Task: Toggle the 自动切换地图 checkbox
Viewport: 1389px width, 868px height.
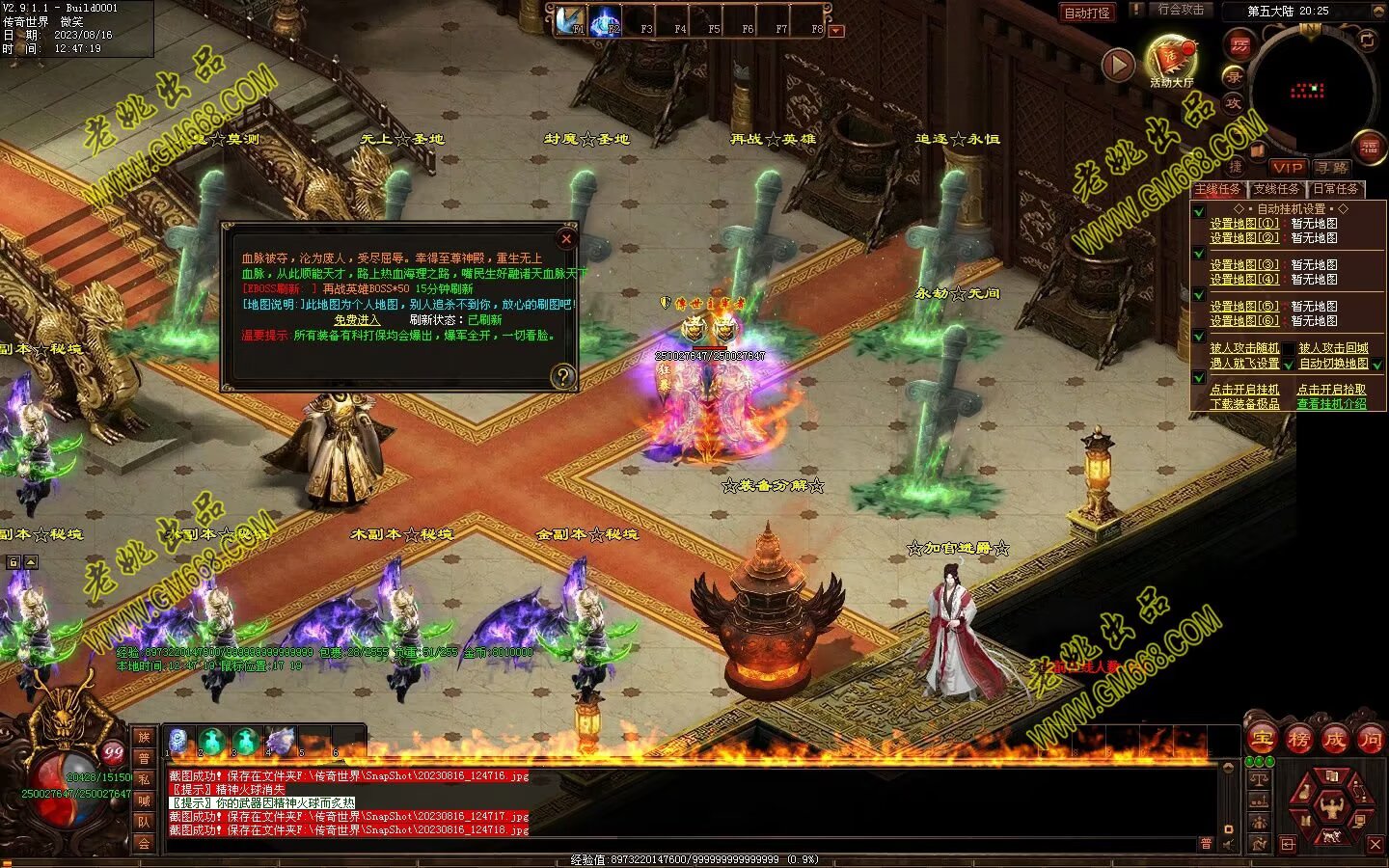Action: click(x=1377, y=364)
